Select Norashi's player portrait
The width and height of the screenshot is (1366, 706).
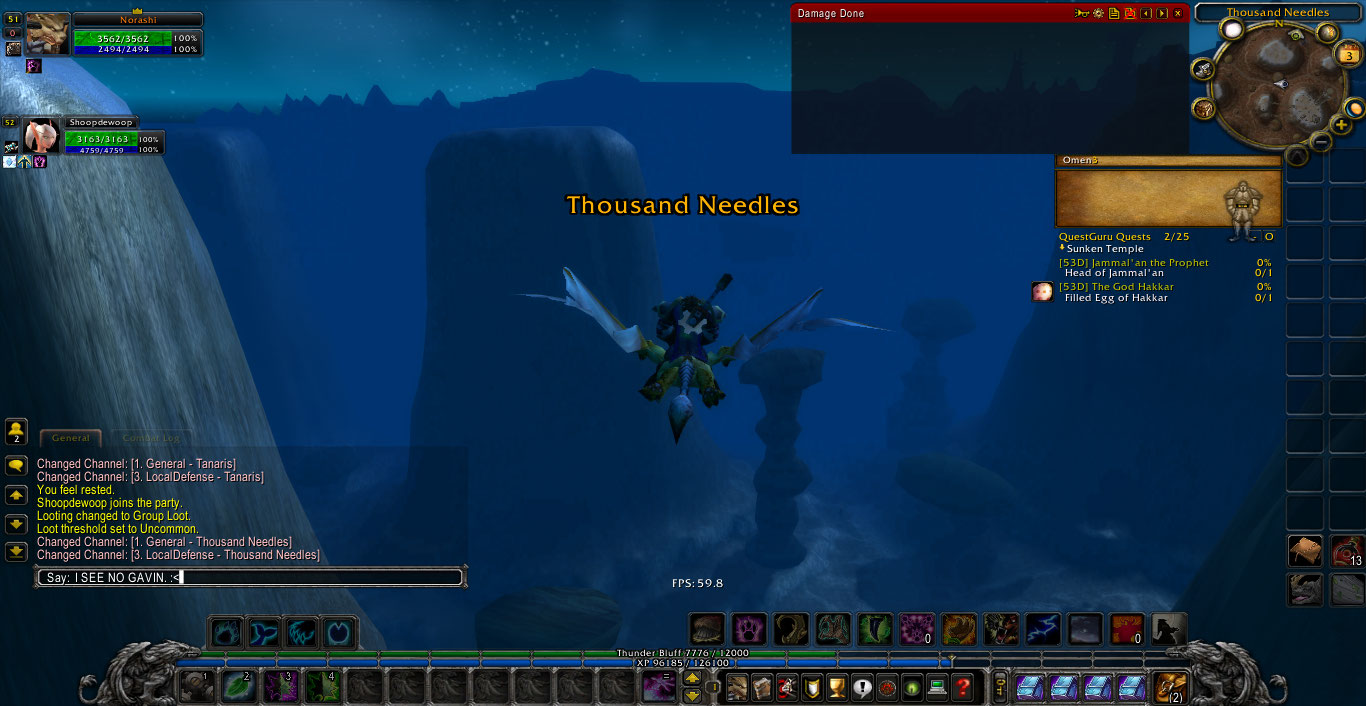(47, 35)
